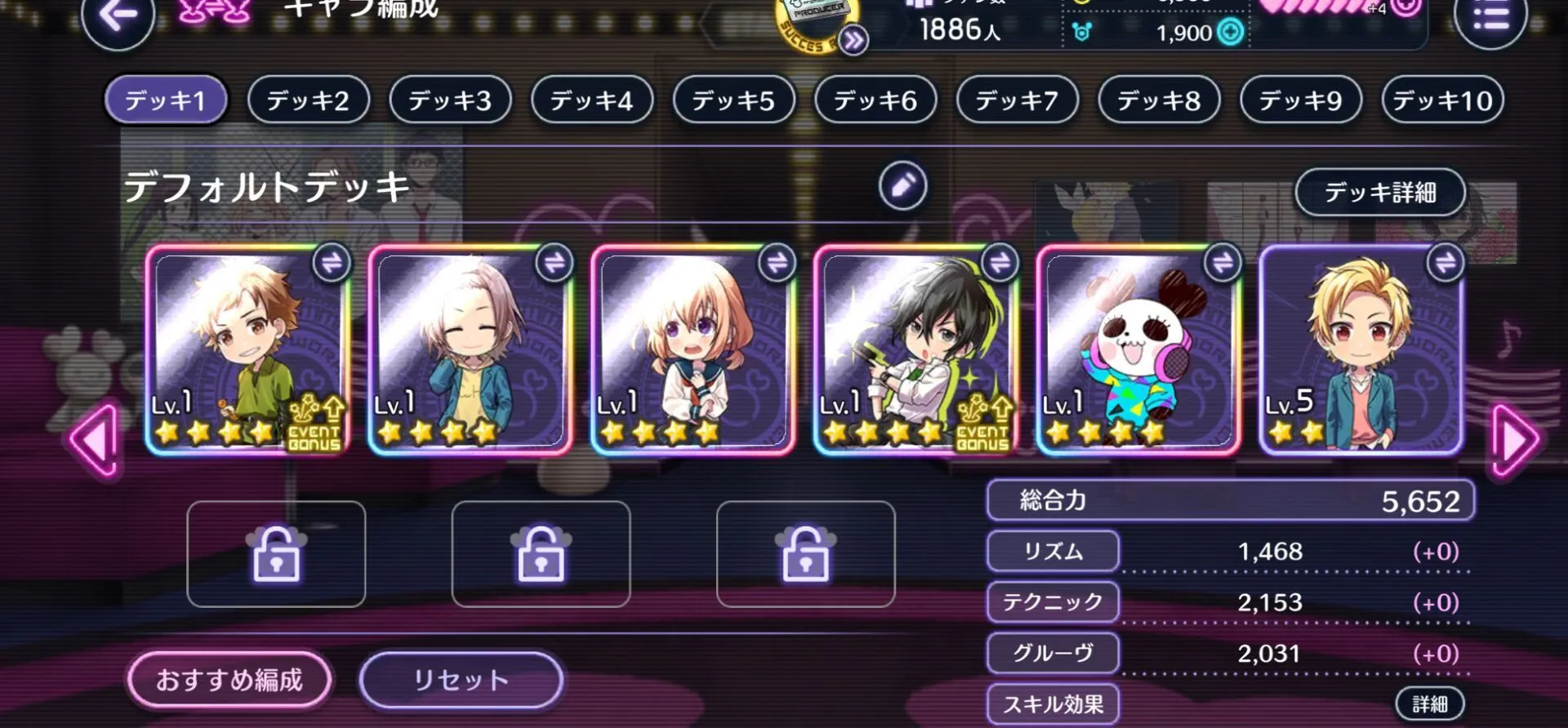Viewport: 1568px width, 728px height.
Task: Go back with the arrow button
Action: pos(118,18)
